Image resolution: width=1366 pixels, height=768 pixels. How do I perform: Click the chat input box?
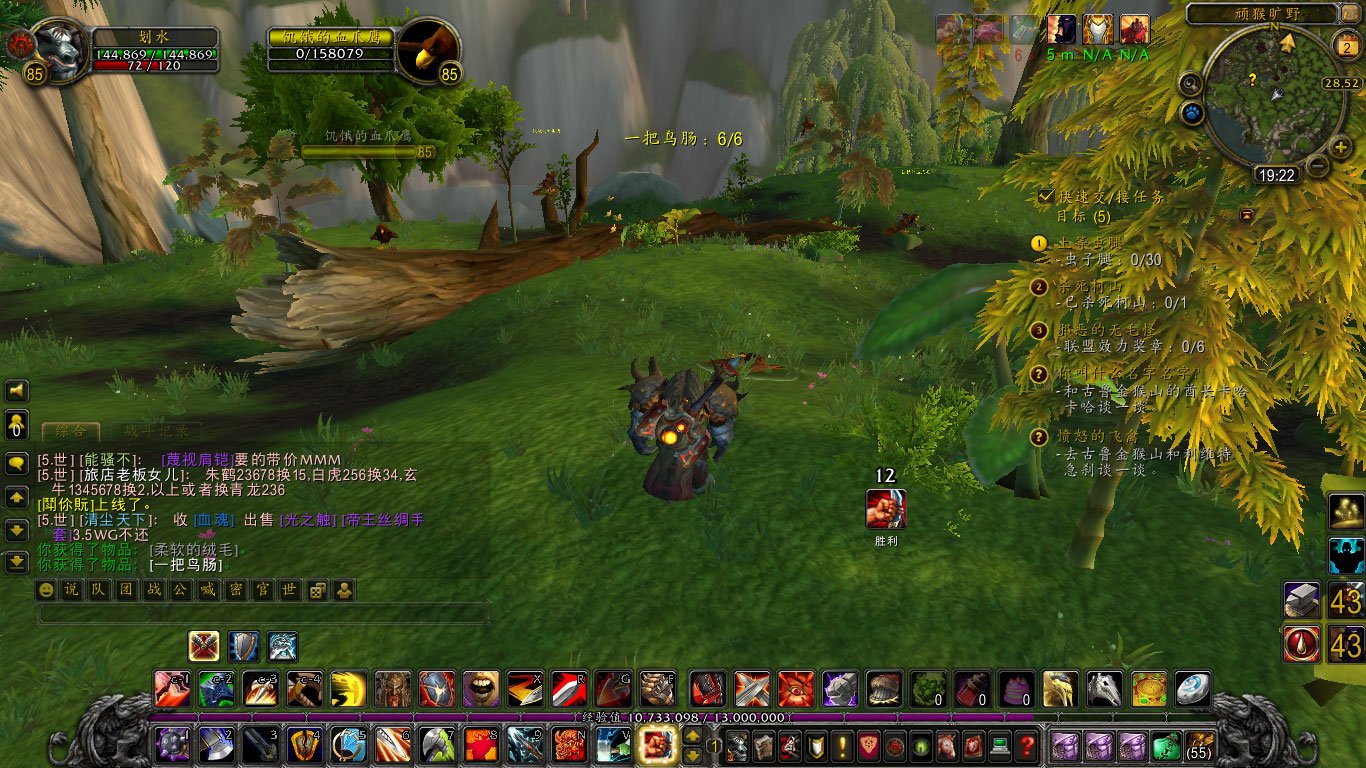click(262, 613)
